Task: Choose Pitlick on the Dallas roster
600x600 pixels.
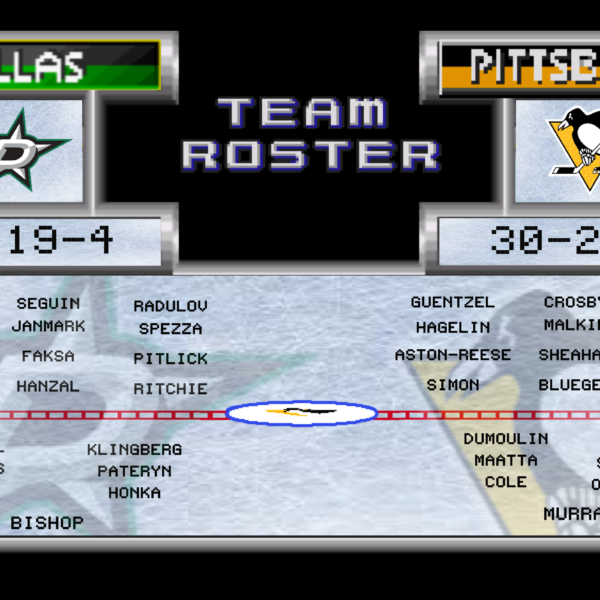Action: 170,358
